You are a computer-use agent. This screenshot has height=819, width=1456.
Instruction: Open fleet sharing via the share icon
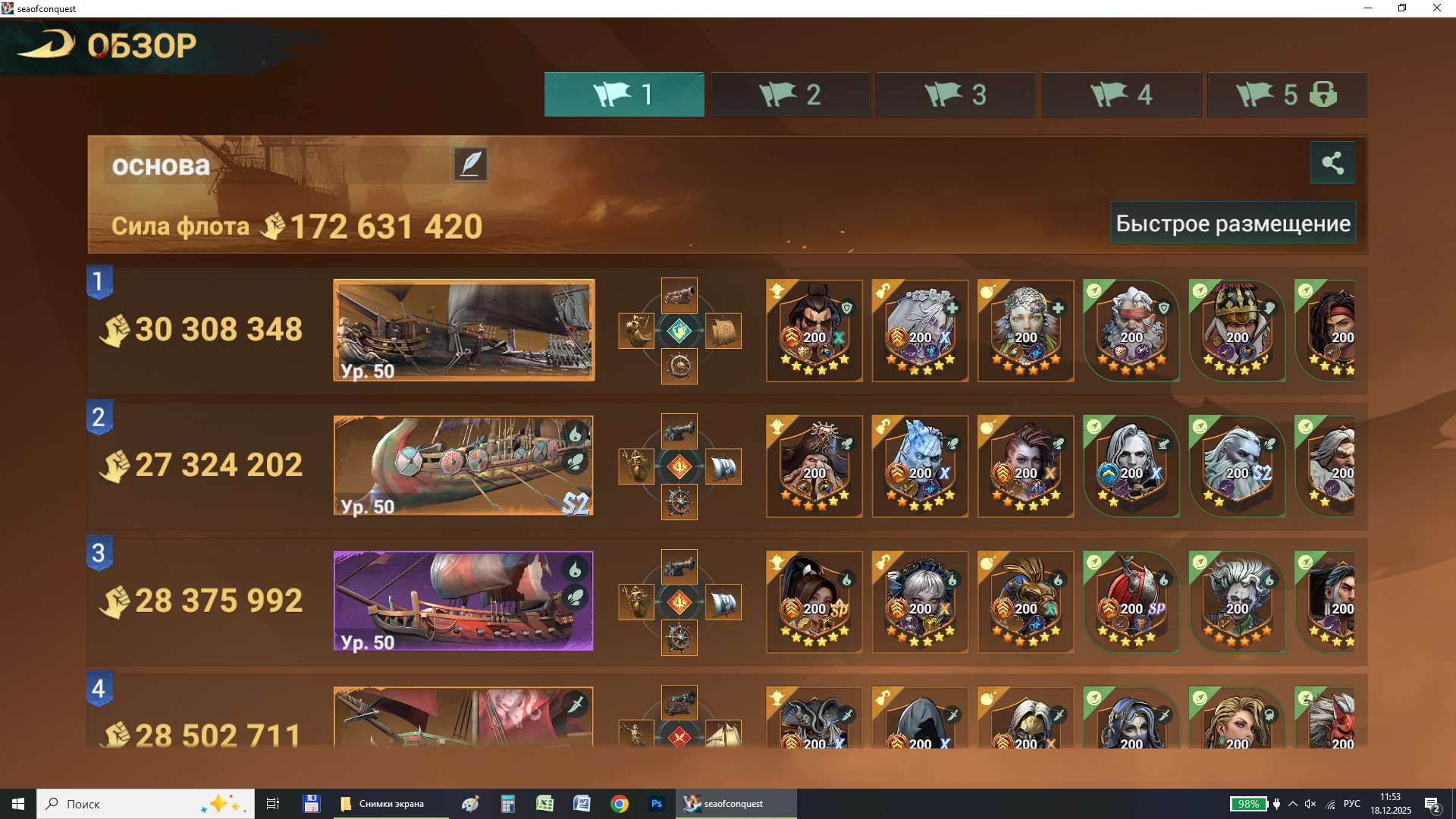(x=1333, y=162)
